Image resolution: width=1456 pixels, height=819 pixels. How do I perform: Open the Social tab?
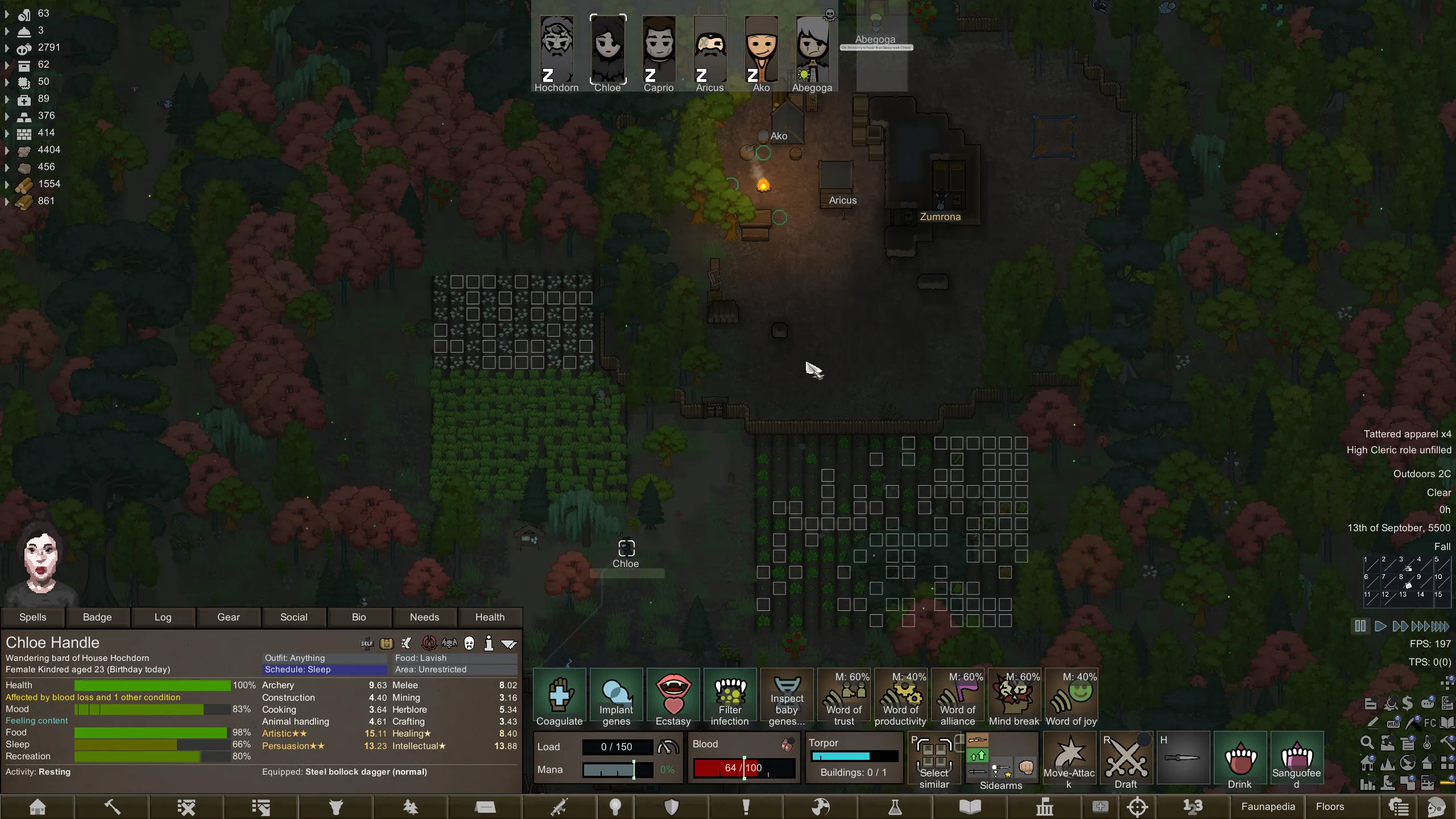coord(293,617)
